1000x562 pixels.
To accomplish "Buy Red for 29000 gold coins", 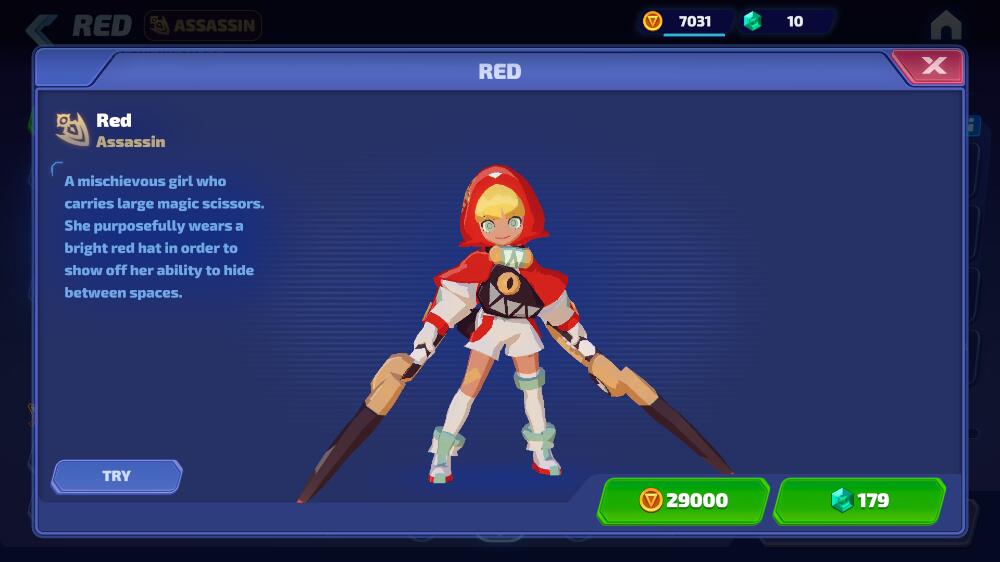I will 683,500.
